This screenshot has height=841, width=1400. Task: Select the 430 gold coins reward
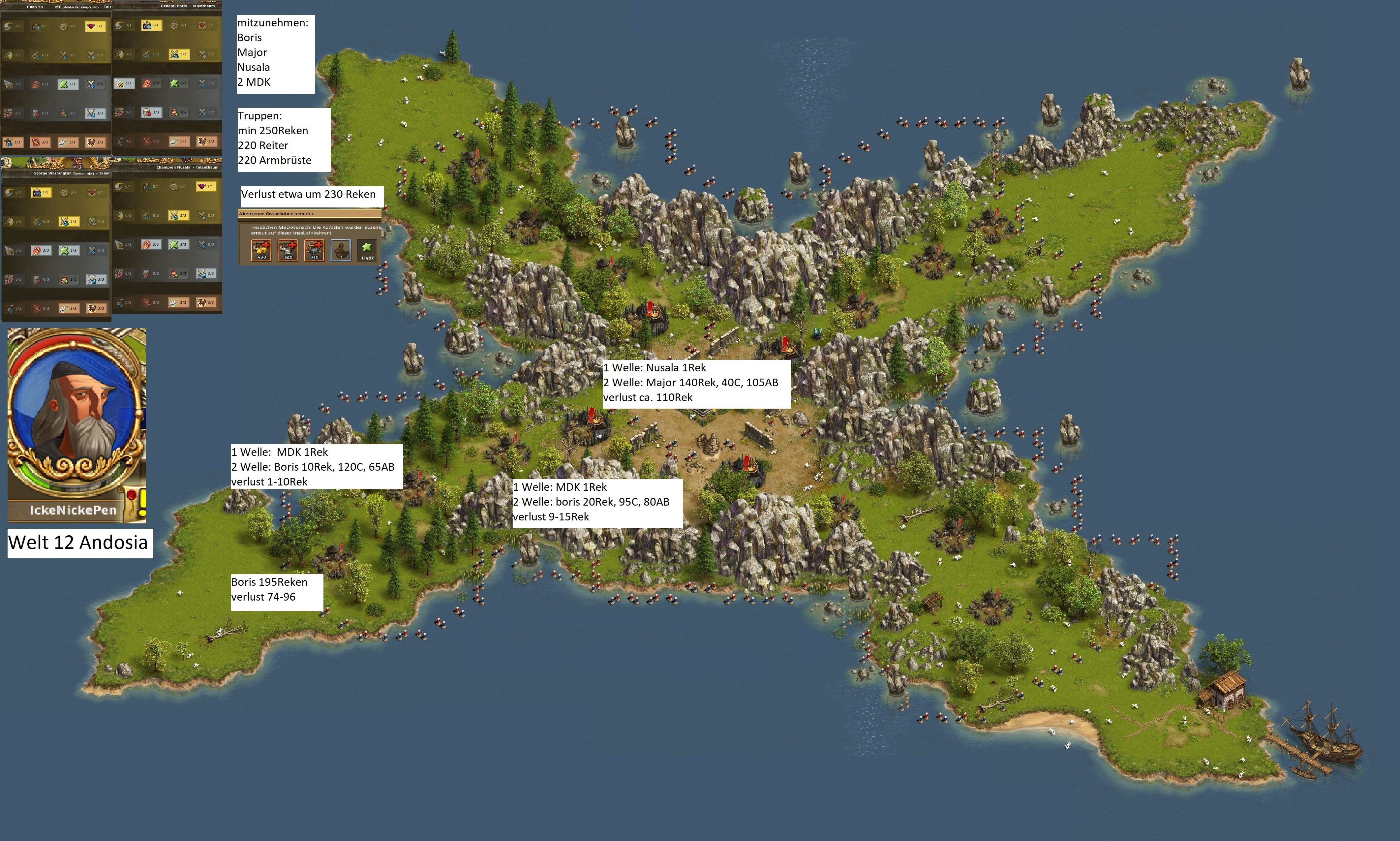click(x=262, y=250)
